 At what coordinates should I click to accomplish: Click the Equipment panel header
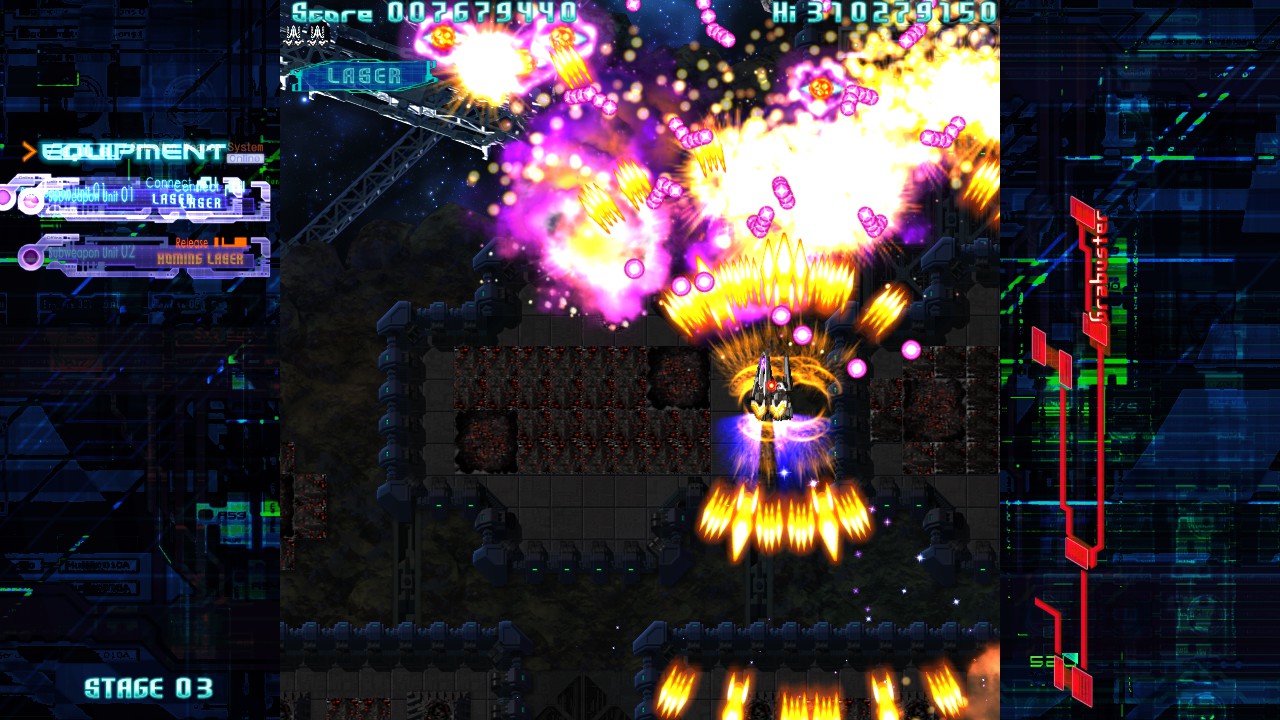click(x=134, y=152)
